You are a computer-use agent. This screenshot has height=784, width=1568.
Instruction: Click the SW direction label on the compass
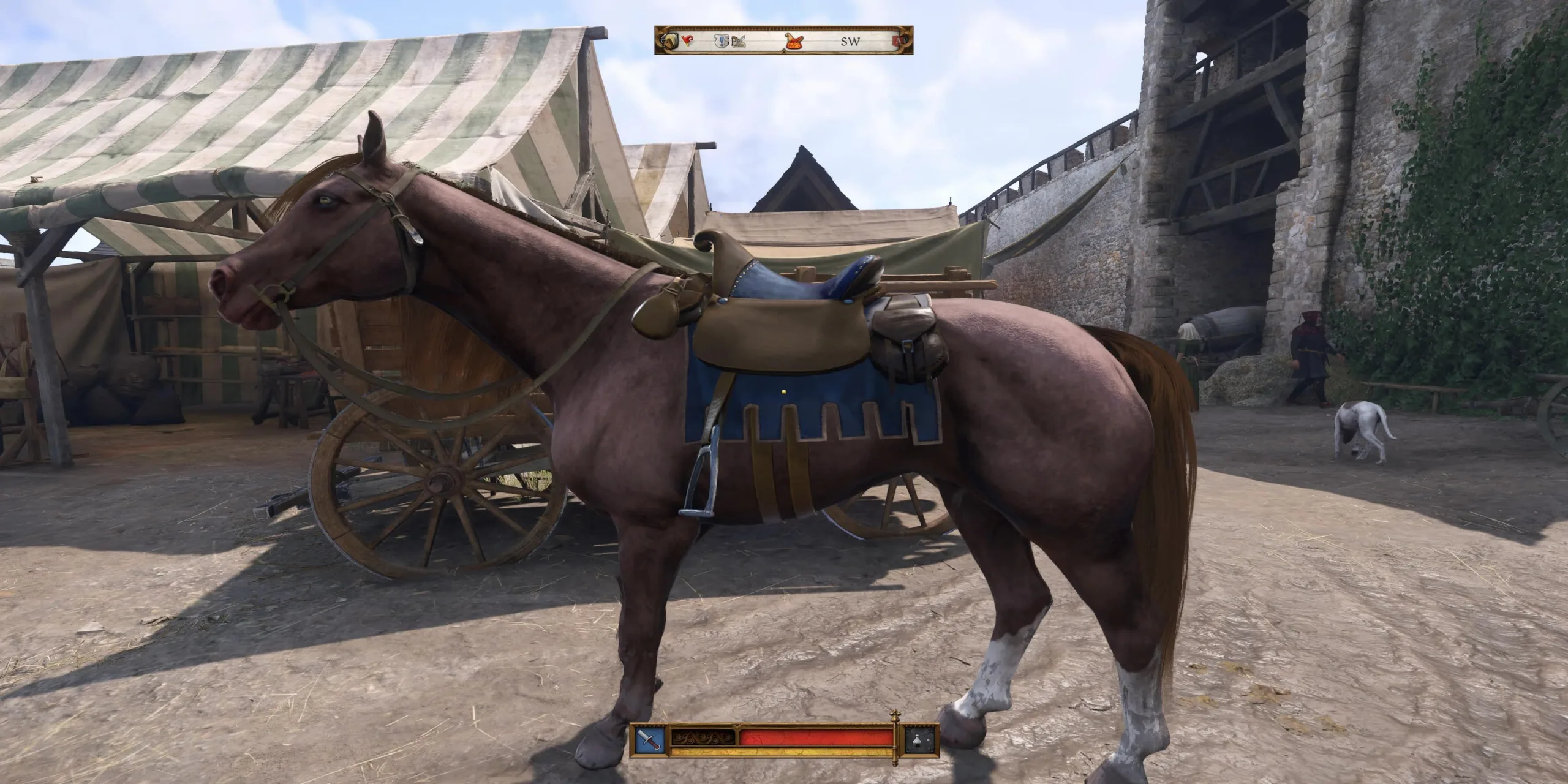point(851,42)
